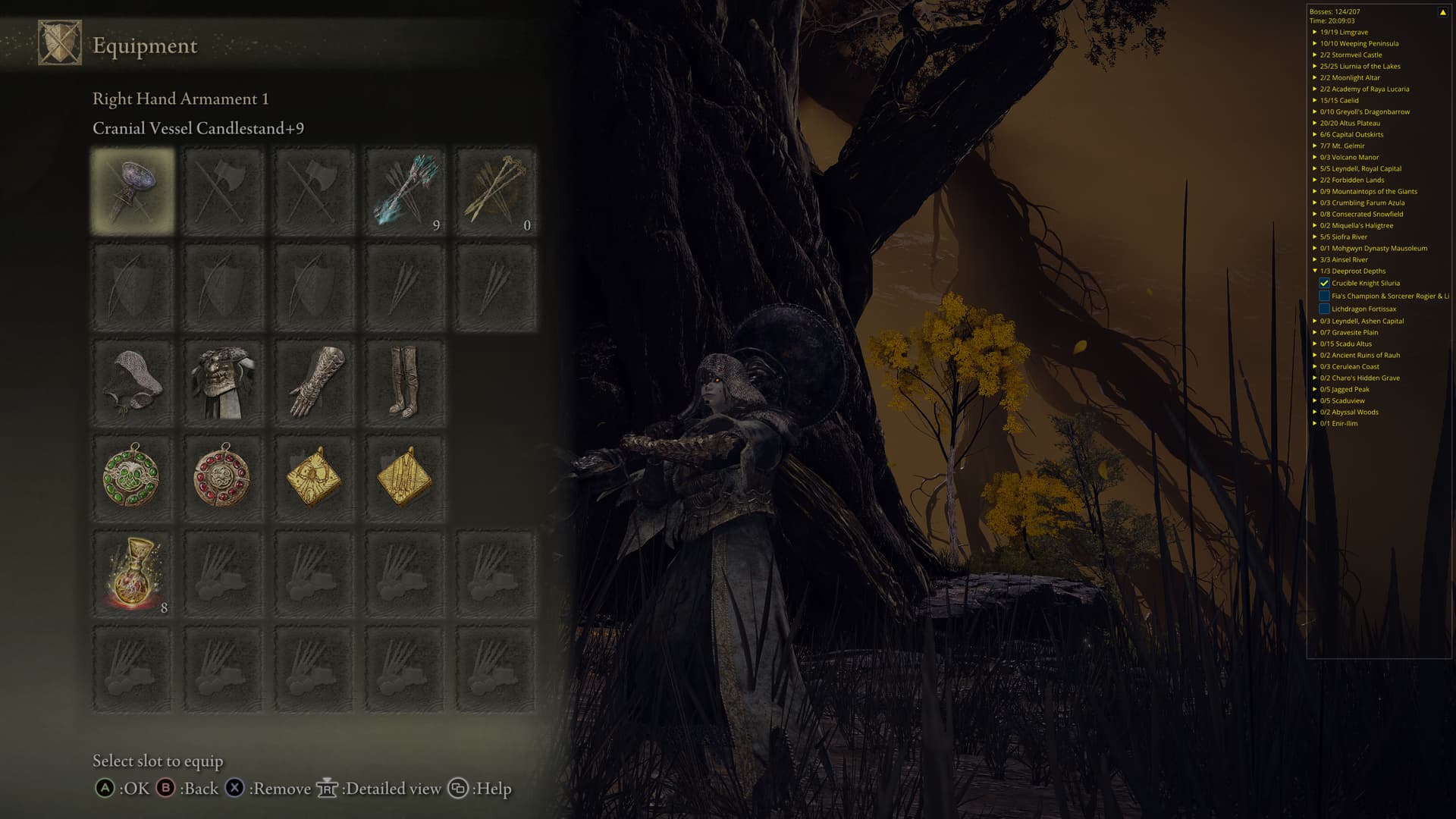Screen dimensions: 1456x819
Task: Expand the Limgrave boss list
Action: pos(1315,33)
